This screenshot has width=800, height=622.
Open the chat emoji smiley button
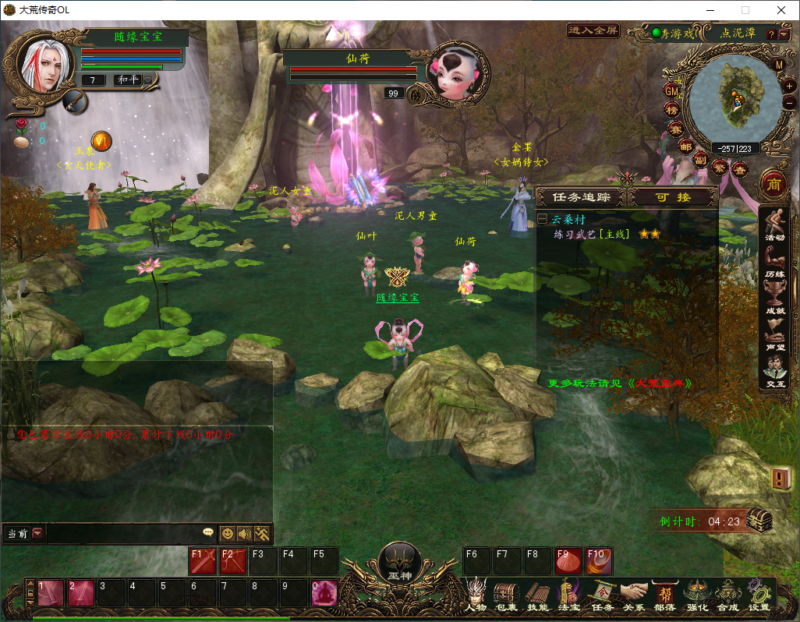[x=227, y=533]
